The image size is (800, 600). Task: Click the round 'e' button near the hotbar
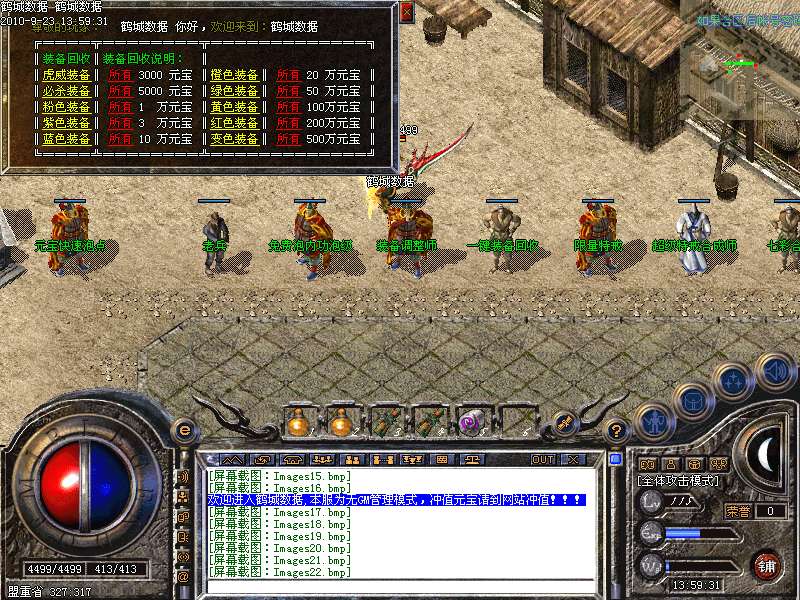(x=184, y=430)
